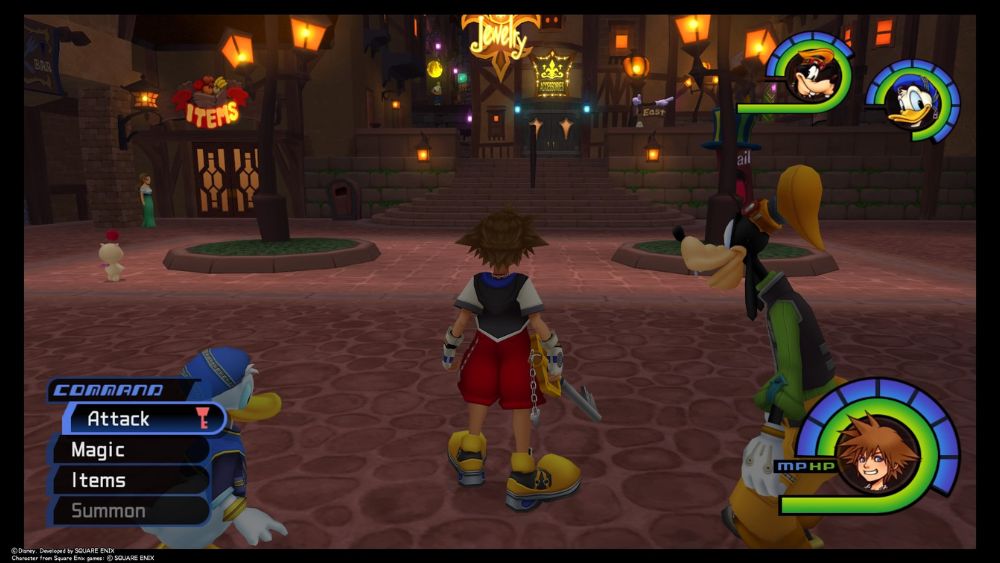Click Goofy's party portrait

(x=811, y=75)
